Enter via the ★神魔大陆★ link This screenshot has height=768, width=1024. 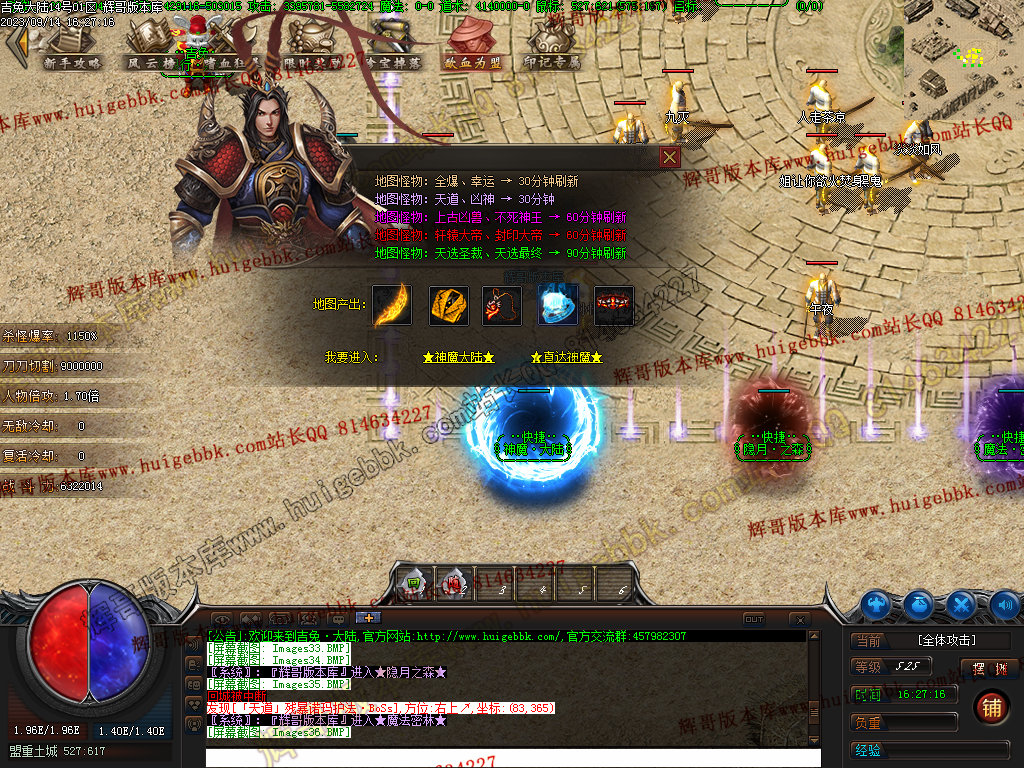[x=458, y=357]
